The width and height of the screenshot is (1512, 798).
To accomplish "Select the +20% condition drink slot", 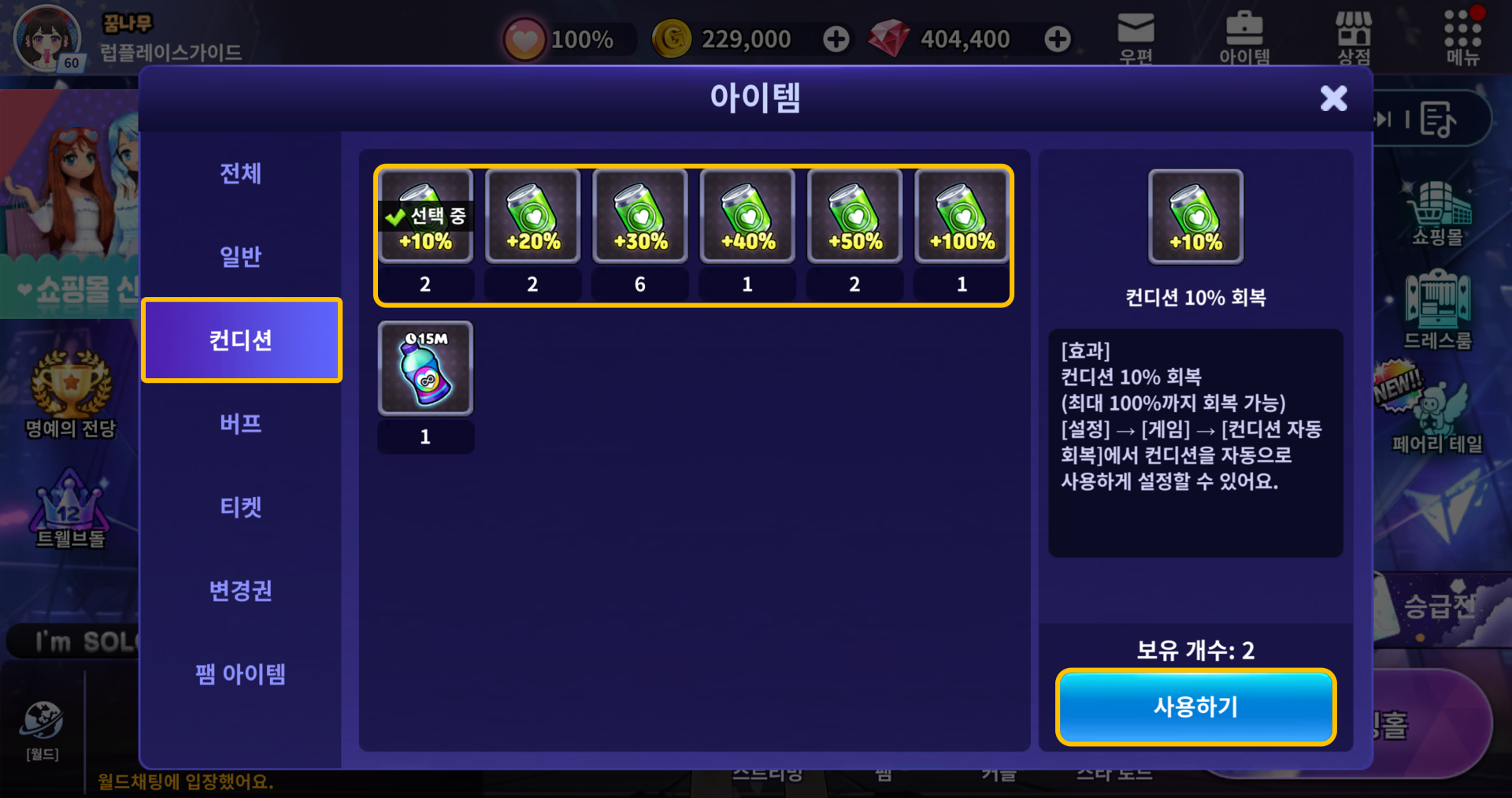I will click(533, 217).
